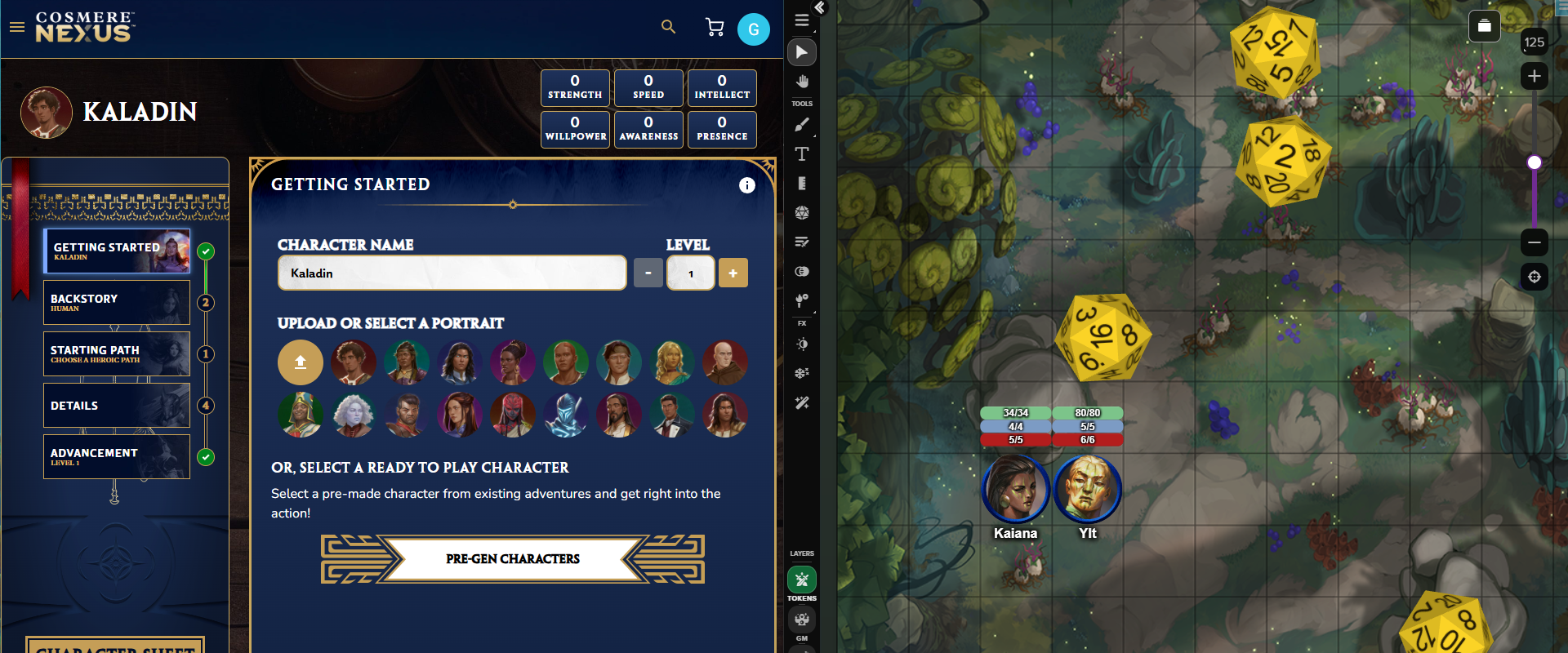The height and width of the screenshot is (653, 1568).
Task: Toggle the Tokens layer
Action: click(802, 580)
